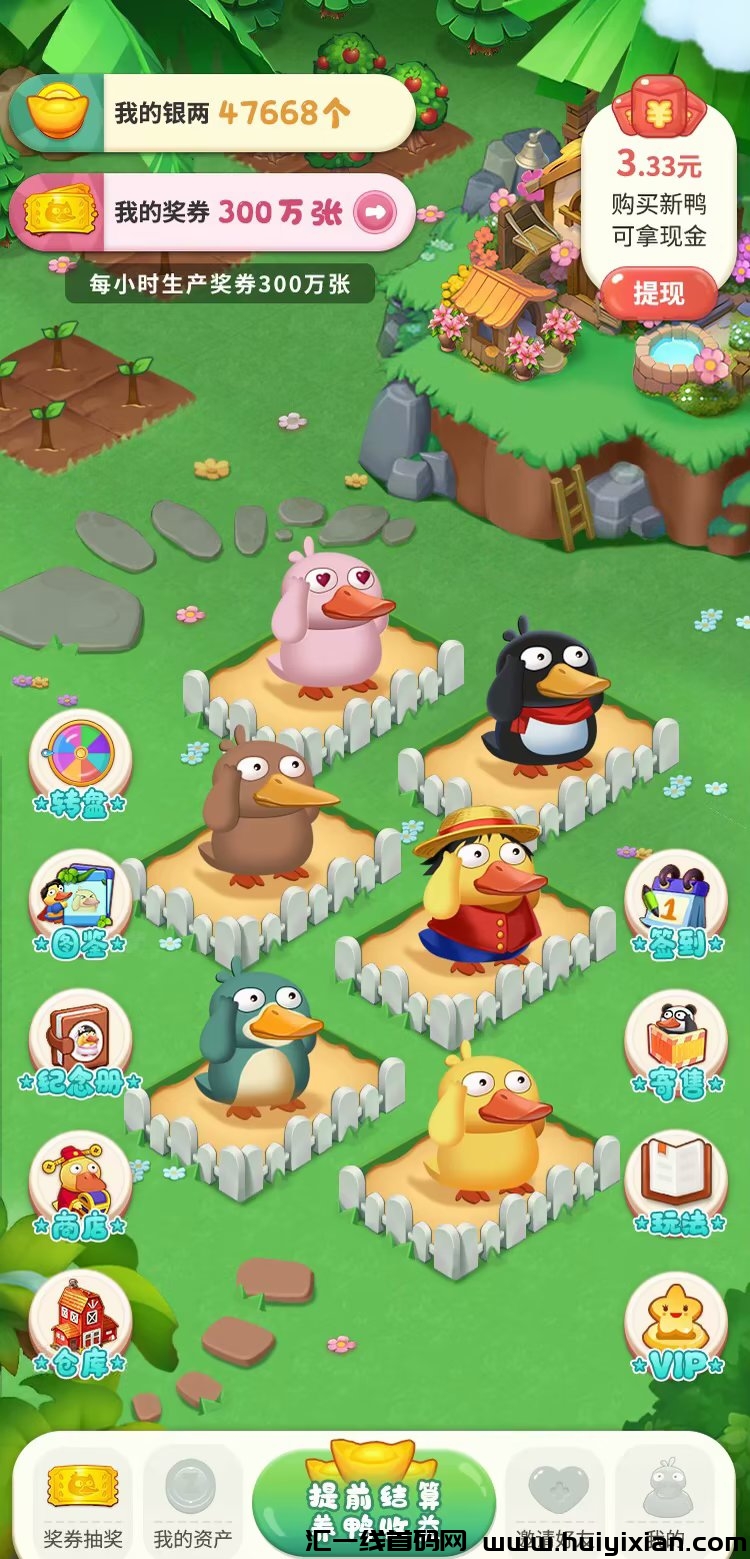Viewport: 750px width, 1559px height.
Task: Tap the red 提现 withdraw button
Action: point(658,293)
